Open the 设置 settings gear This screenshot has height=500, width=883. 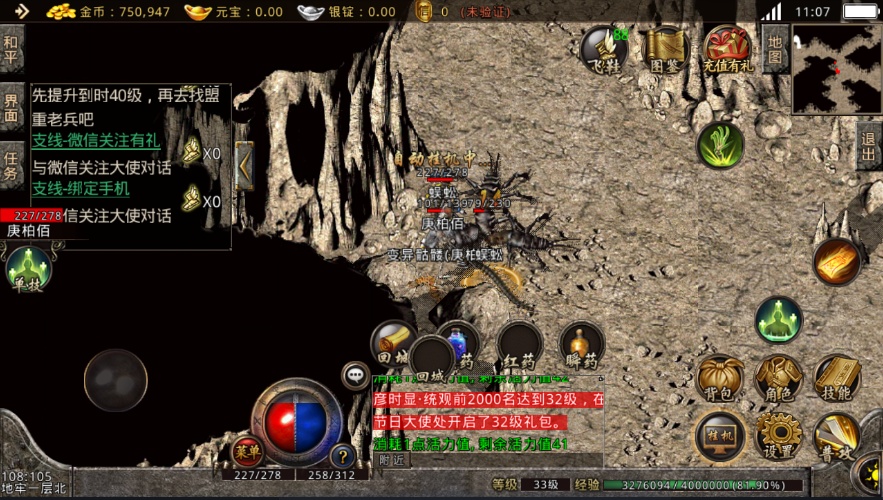pyautogui.click(x=779, y=437)
